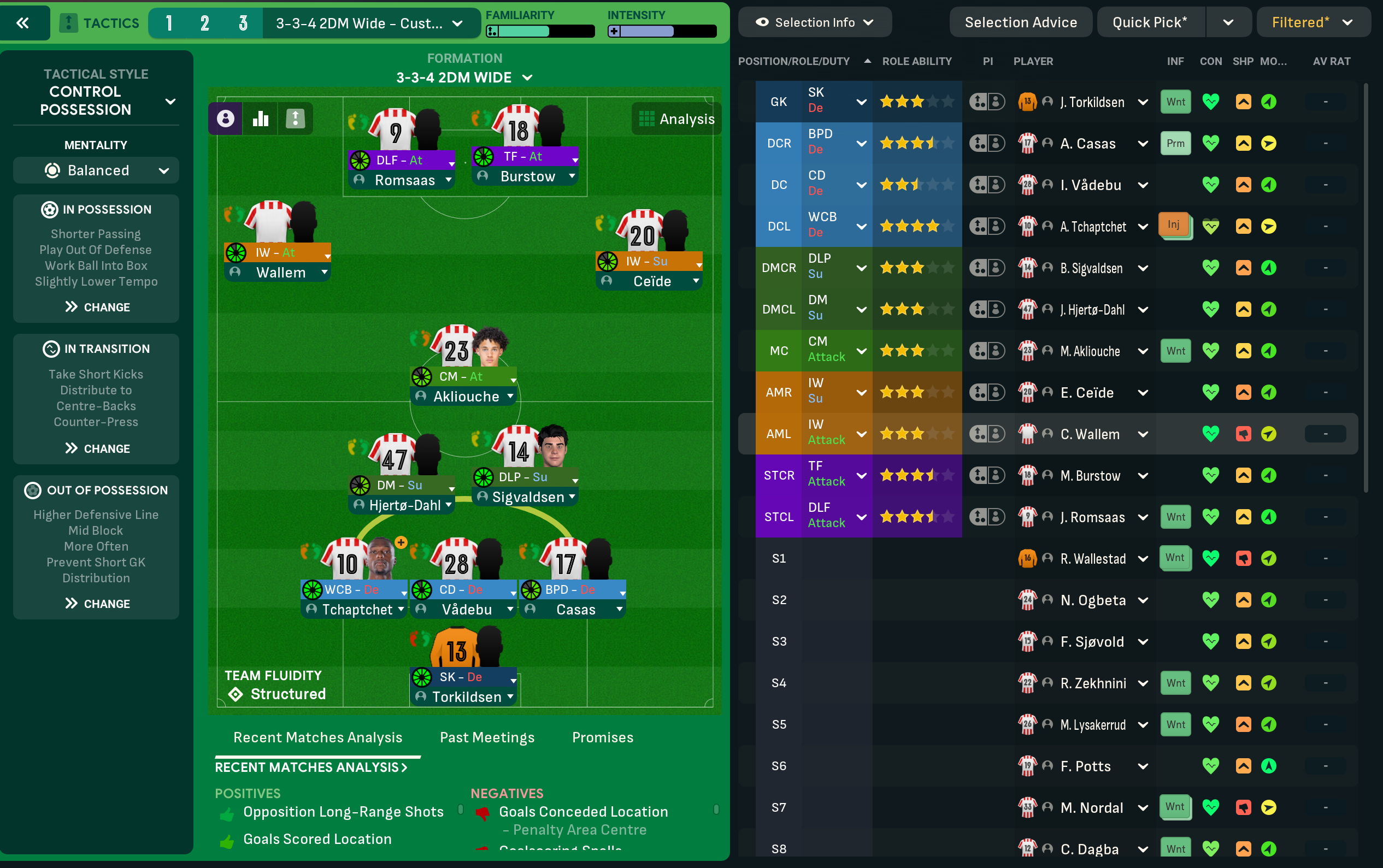This screenshot has height=868, width=1383.
Task: Switch to the Past Meetings tab
Action: coord(486,737)
